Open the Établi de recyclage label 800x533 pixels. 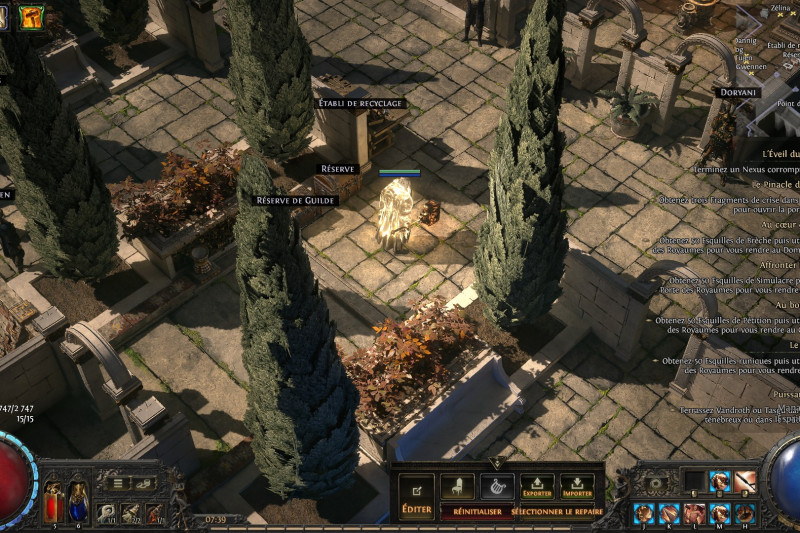coord(360,103)
